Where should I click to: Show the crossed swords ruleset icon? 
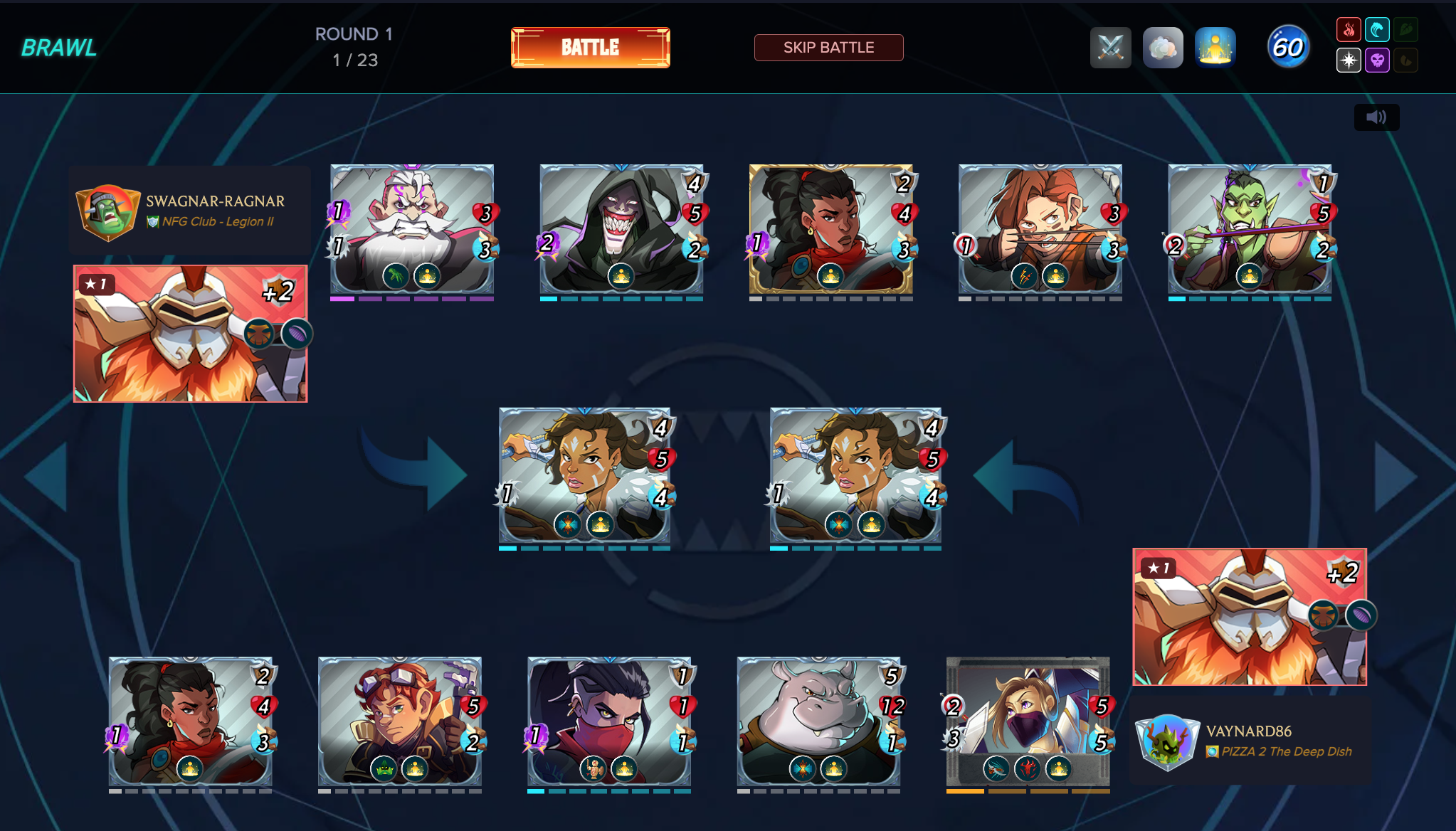(1110, 48)
